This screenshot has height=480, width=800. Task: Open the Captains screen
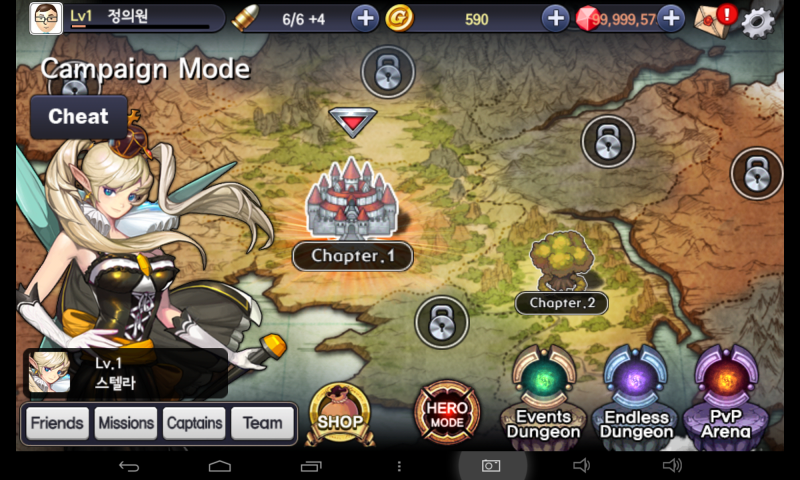tap(194, 423)
